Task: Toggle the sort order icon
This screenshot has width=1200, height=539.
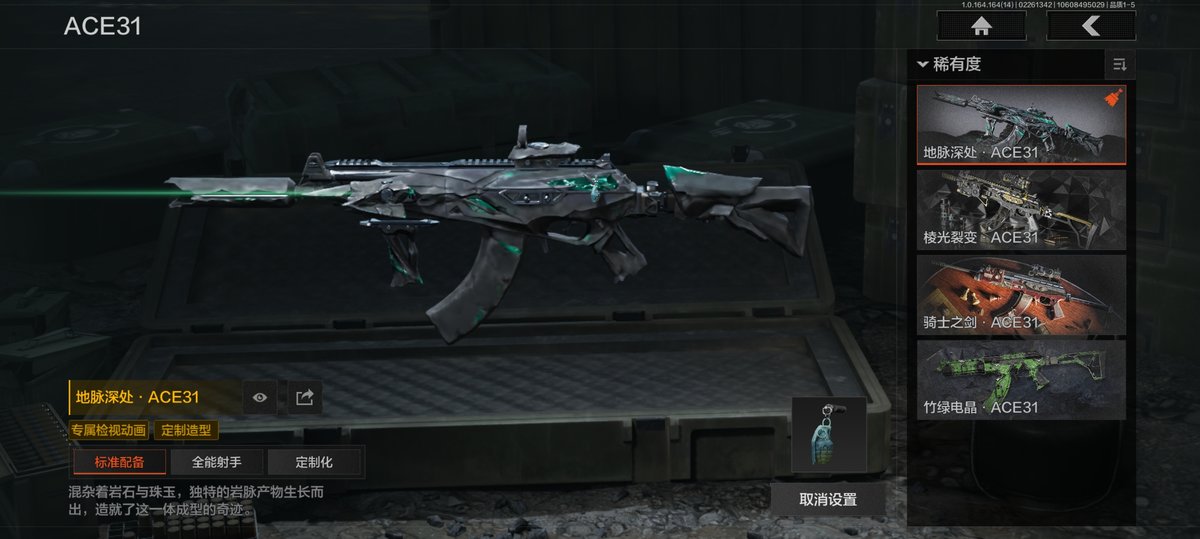Action: tap(1119, 65)
